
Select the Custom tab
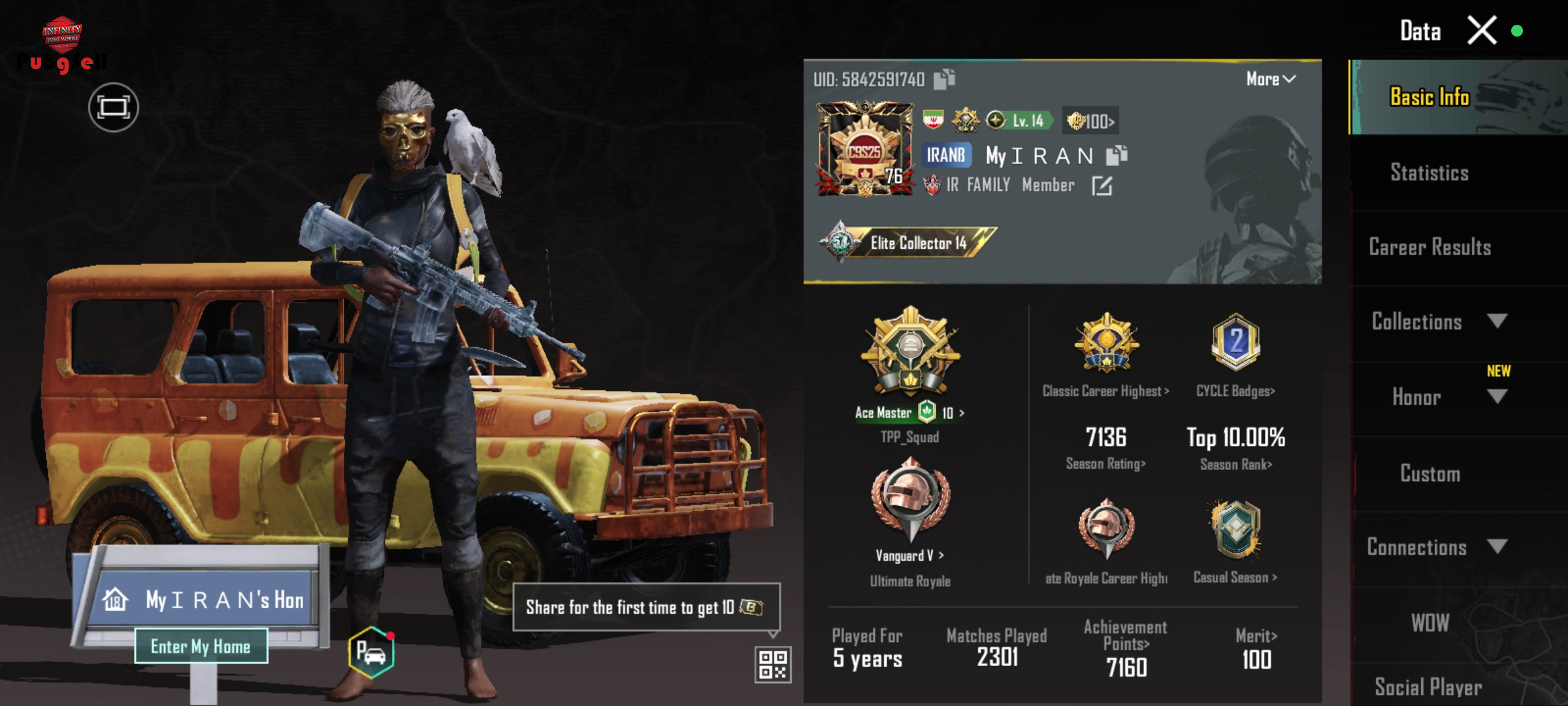(1429, 473)
